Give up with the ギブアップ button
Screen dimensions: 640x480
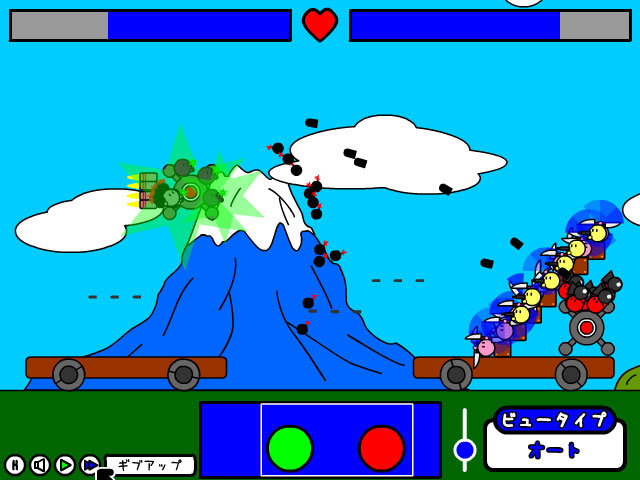(150, 465)
